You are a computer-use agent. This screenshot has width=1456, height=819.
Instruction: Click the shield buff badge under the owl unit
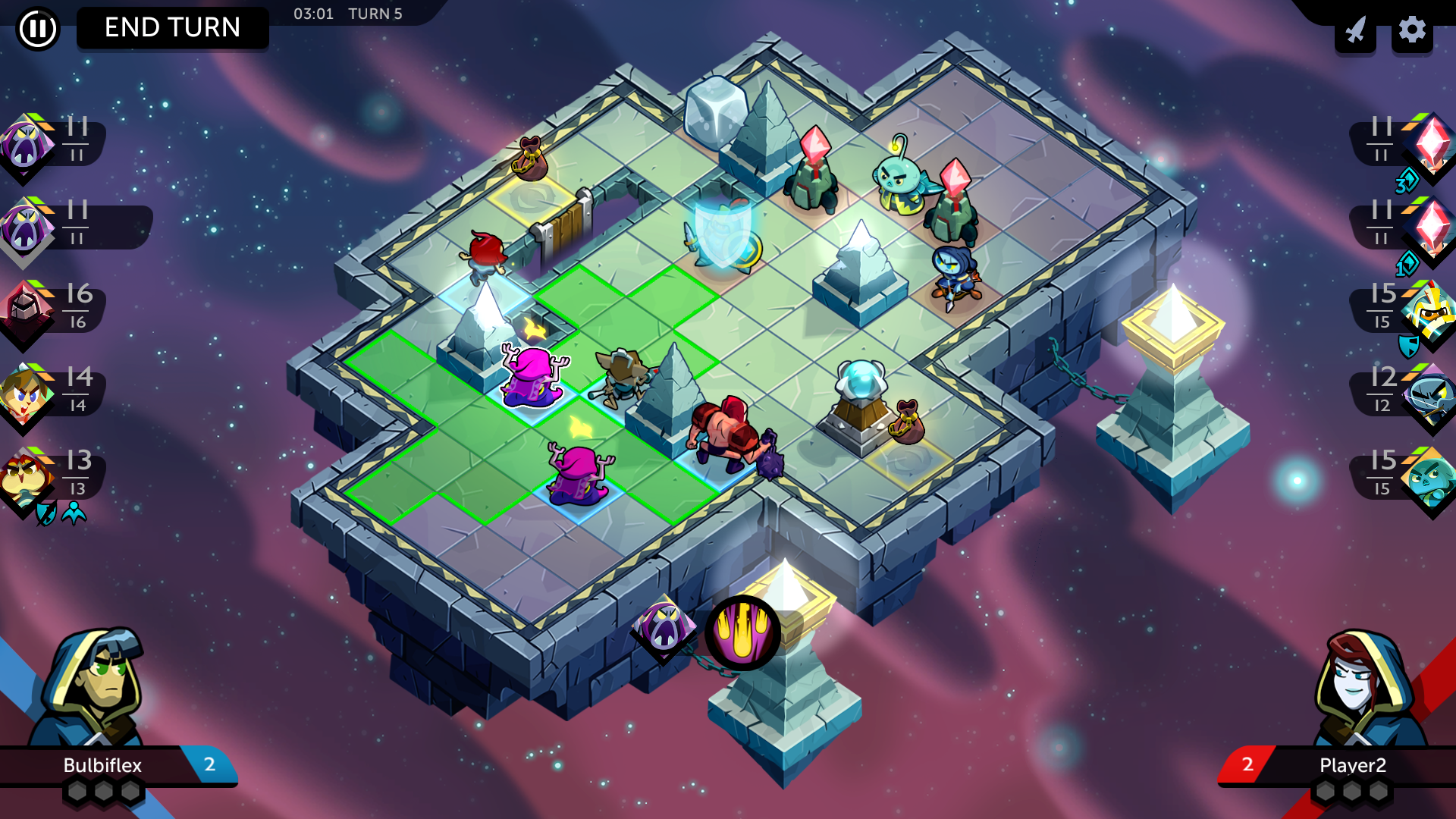46,513
